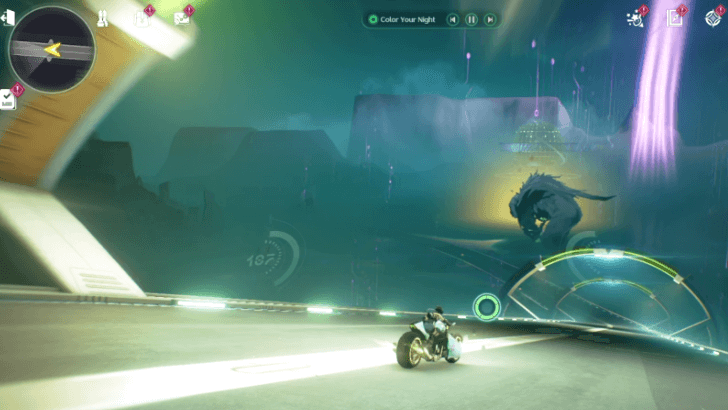
Task: Open the circular minimap
Action: [x=50, y=48]
